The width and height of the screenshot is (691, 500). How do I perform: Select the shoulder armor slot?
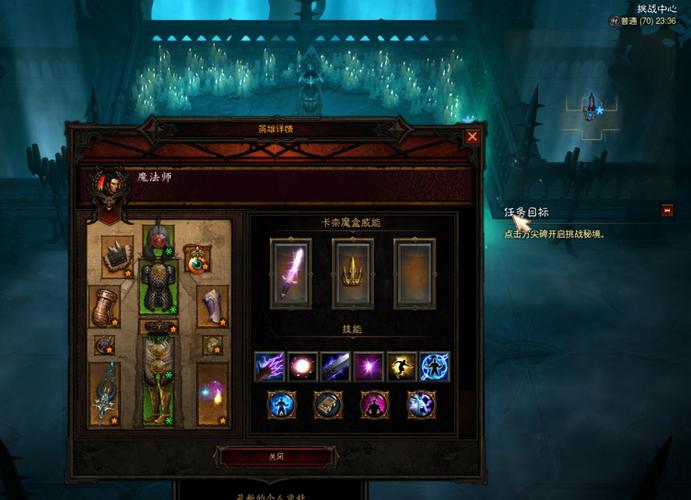[117, 257]
